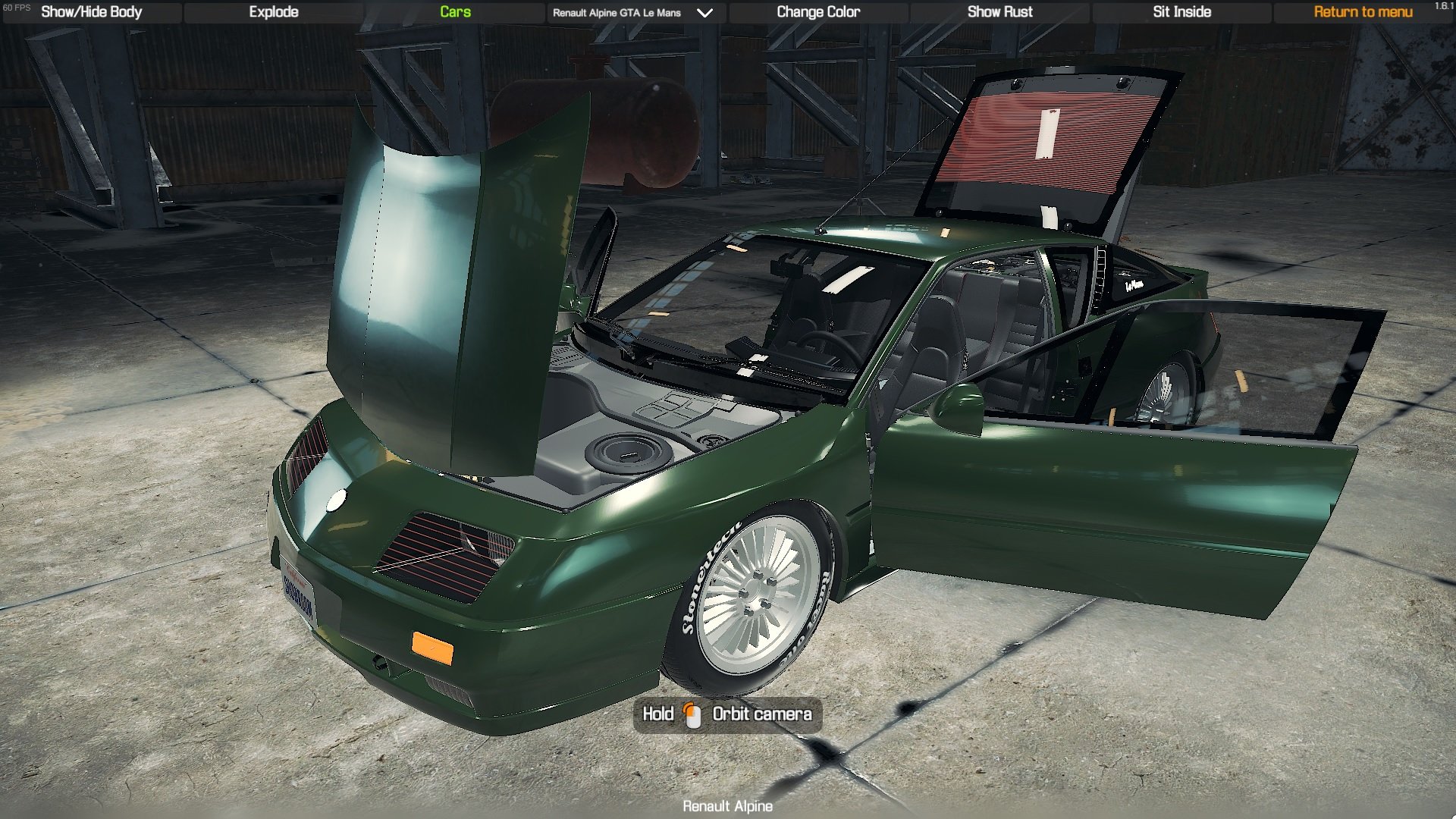Open the Renault Alpine GTA Le Mans dropdown

click(634, 13)
